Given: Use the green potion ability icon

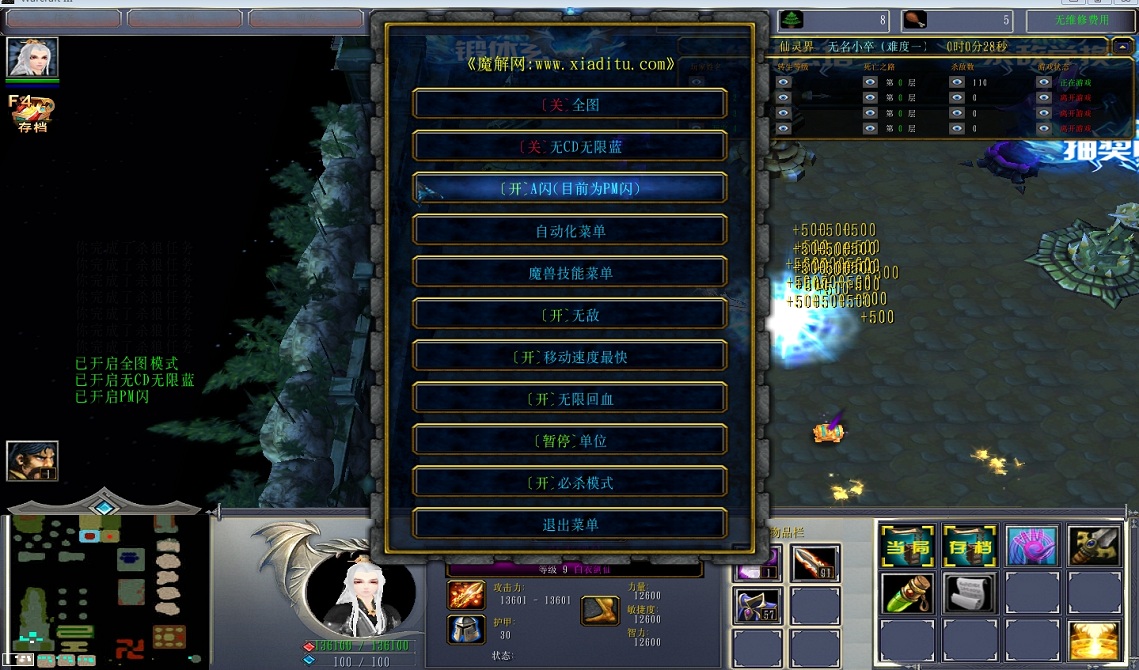Looking at the screenshot, I should (907, 594).
